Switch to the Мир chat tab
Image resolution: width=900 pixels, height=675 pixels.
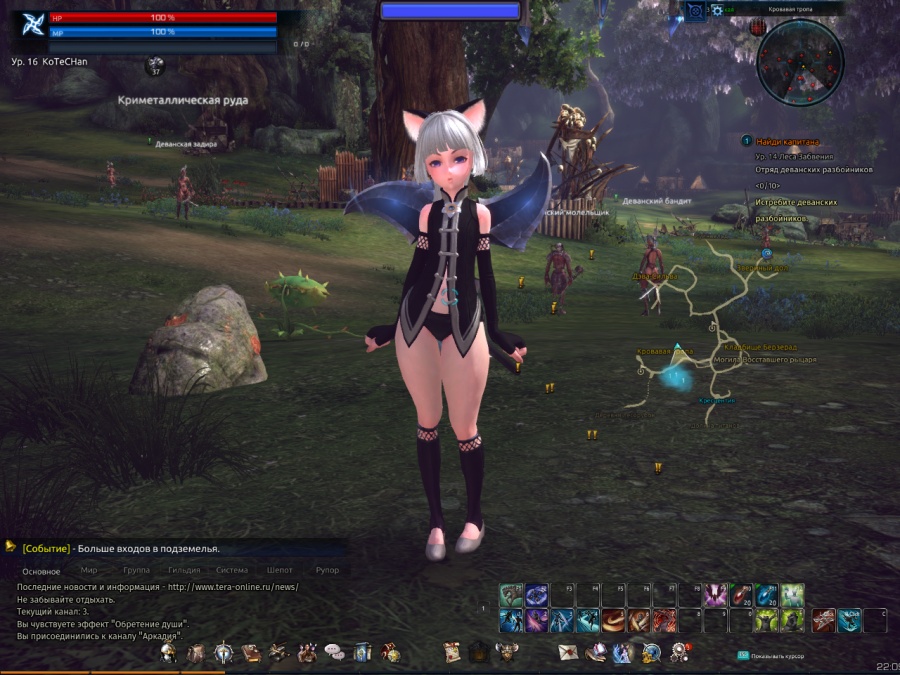coord(89,570)
